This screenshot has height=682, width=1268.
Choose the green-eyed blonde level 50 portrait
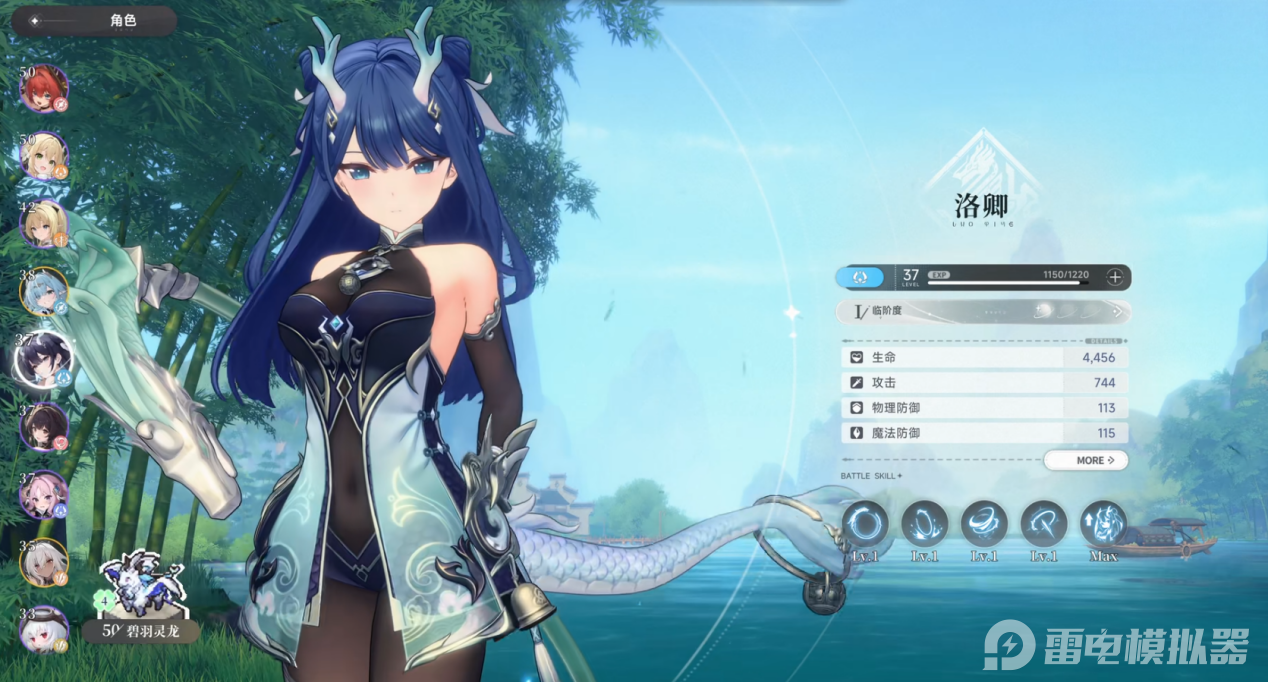(44, 156)
